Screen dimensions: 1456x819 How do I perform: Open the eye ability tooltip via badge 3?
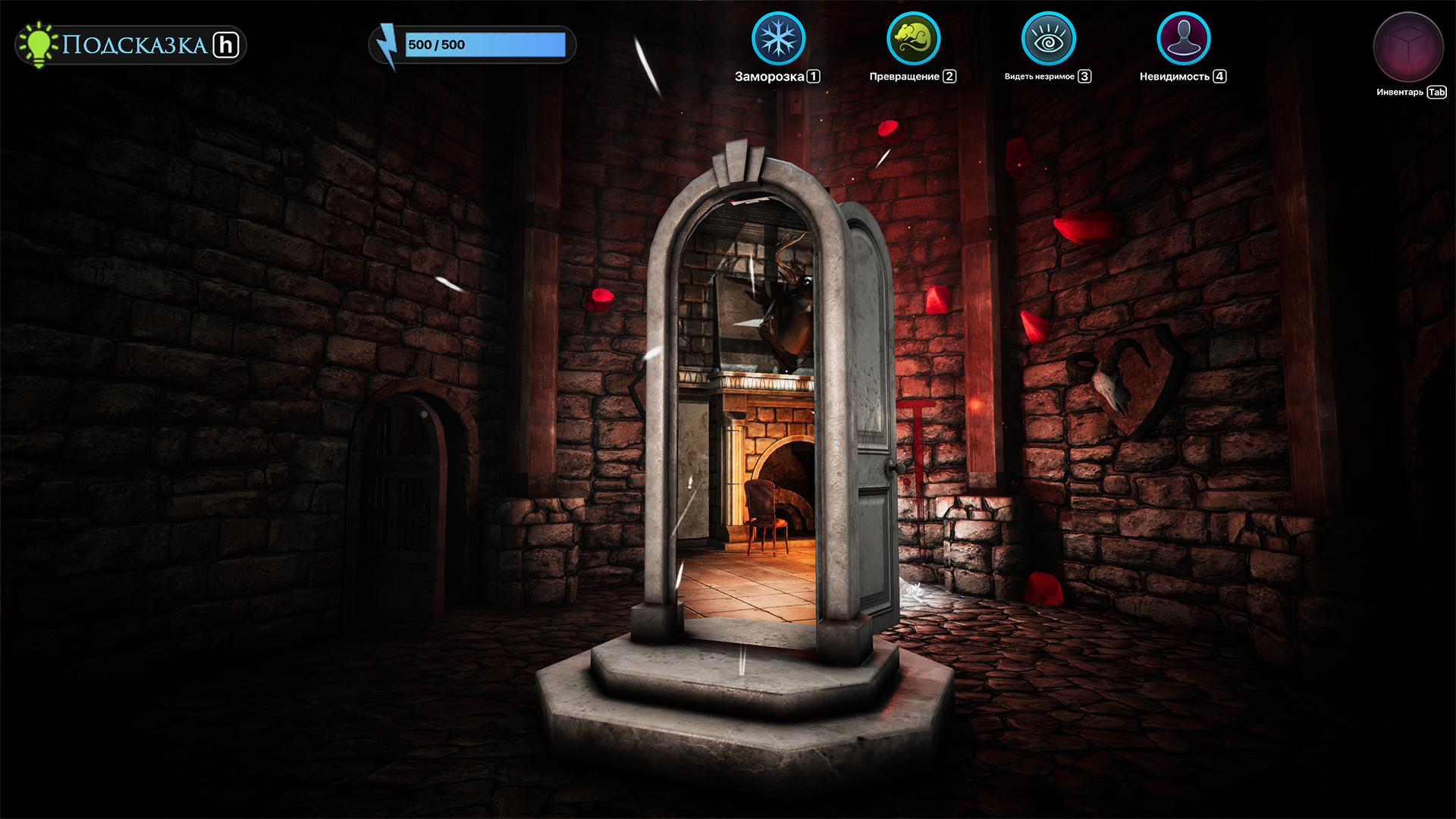point(1085,76)
